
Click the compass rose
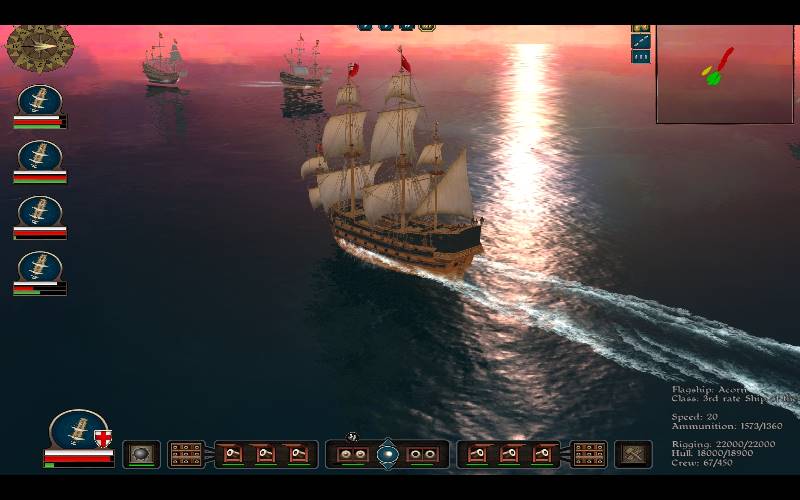40,46
